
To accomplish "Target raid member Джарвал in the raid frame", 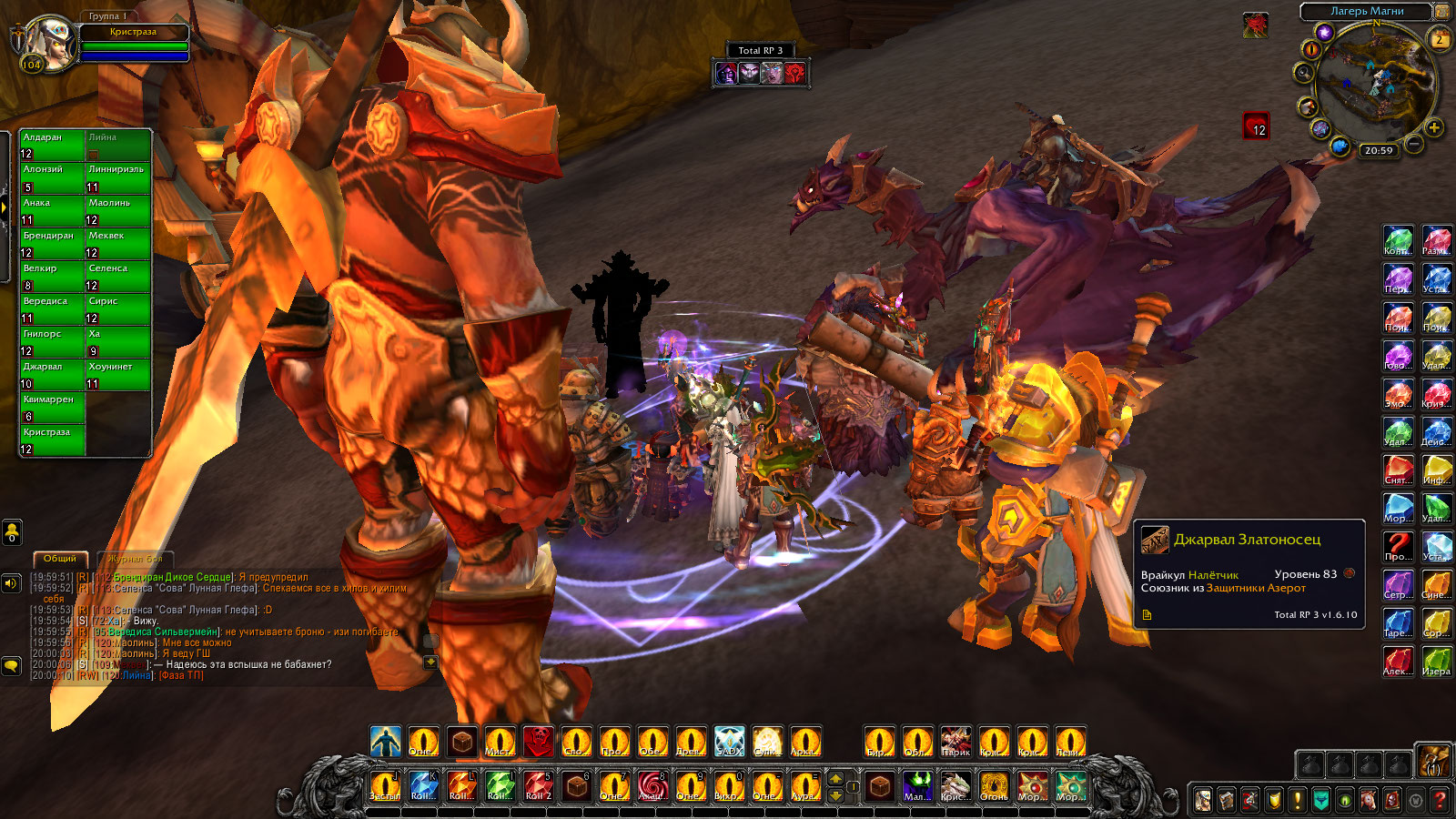I will 53,375.
